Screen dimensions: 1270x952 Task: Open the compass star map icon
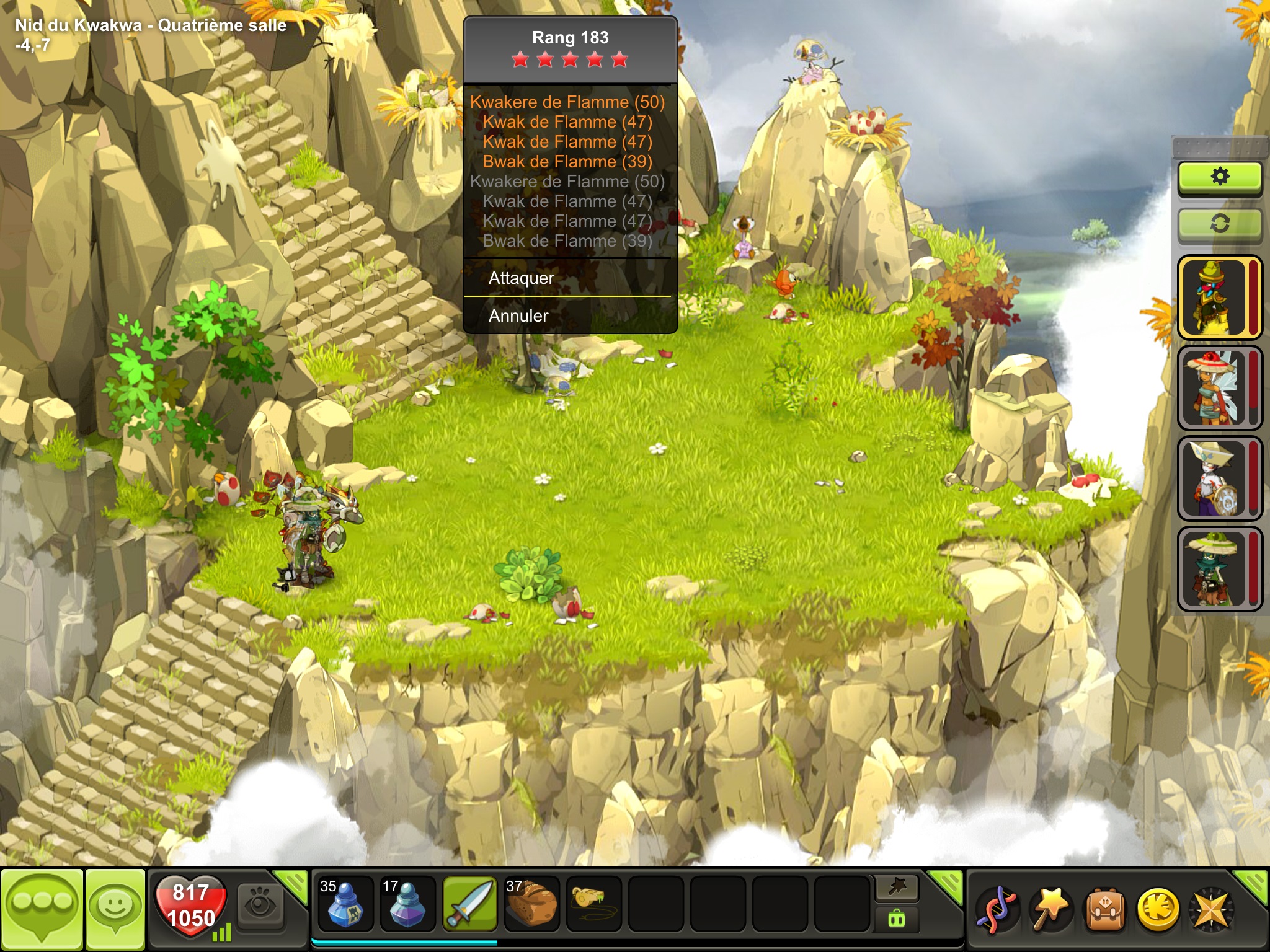(x=1210, y=910)
